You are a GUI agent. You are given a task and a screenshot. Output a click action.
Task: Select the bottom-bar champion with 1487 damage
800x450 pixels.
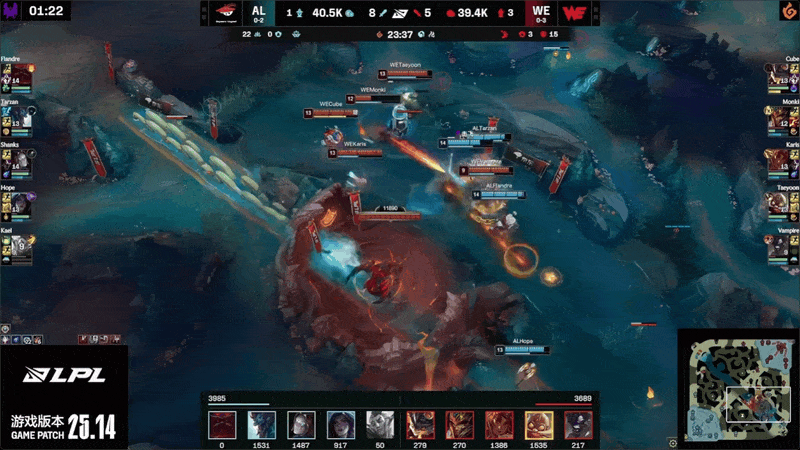pyautogui.click(x=301, y=425)
